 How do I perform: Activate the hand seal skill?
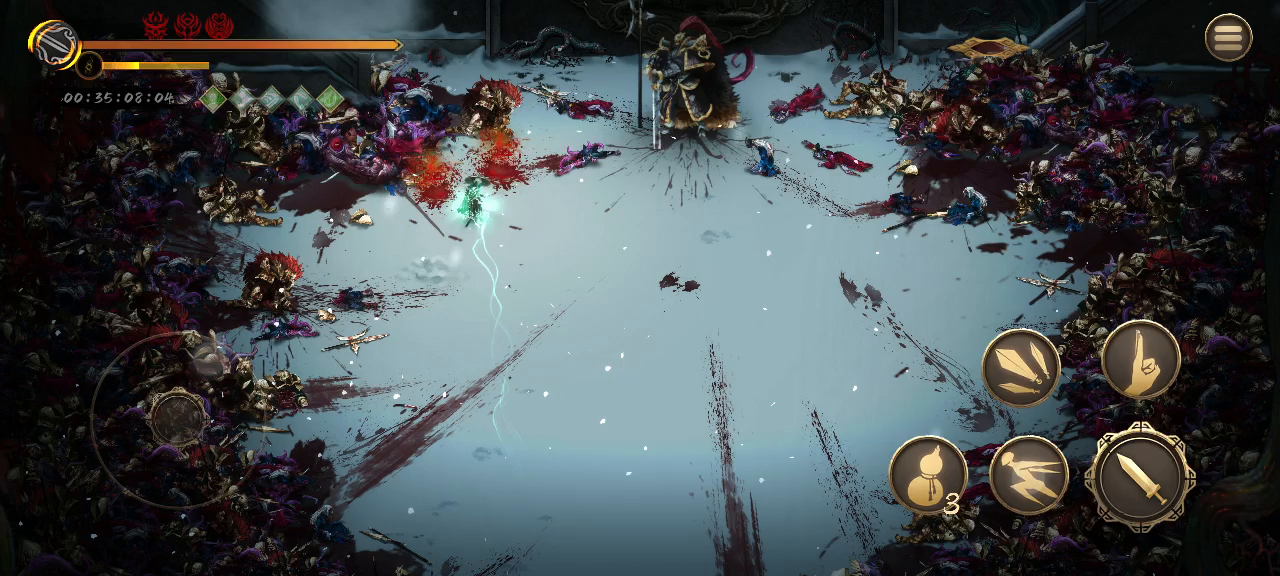pos(1141,360)
